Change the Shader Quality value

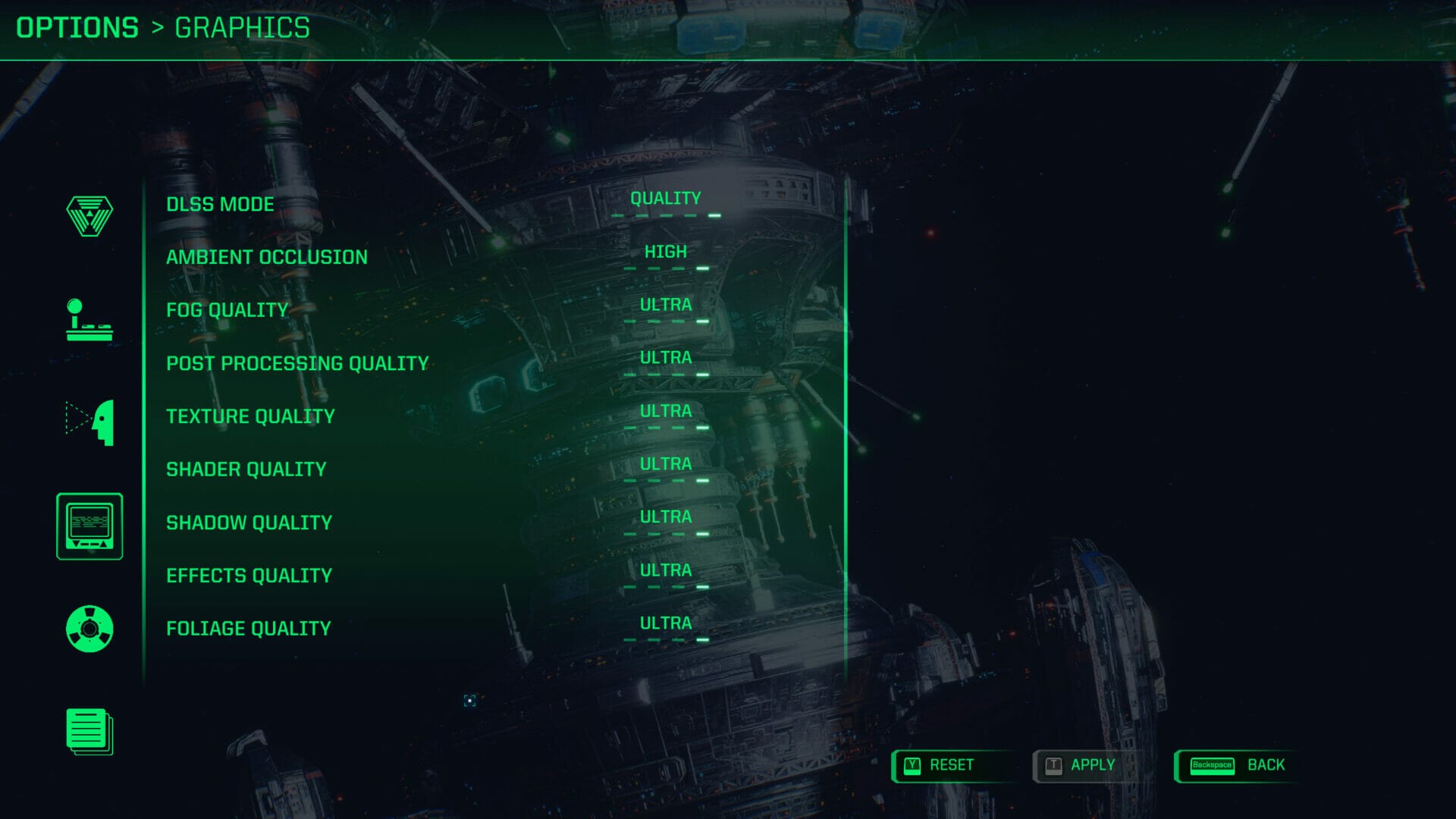665,465
